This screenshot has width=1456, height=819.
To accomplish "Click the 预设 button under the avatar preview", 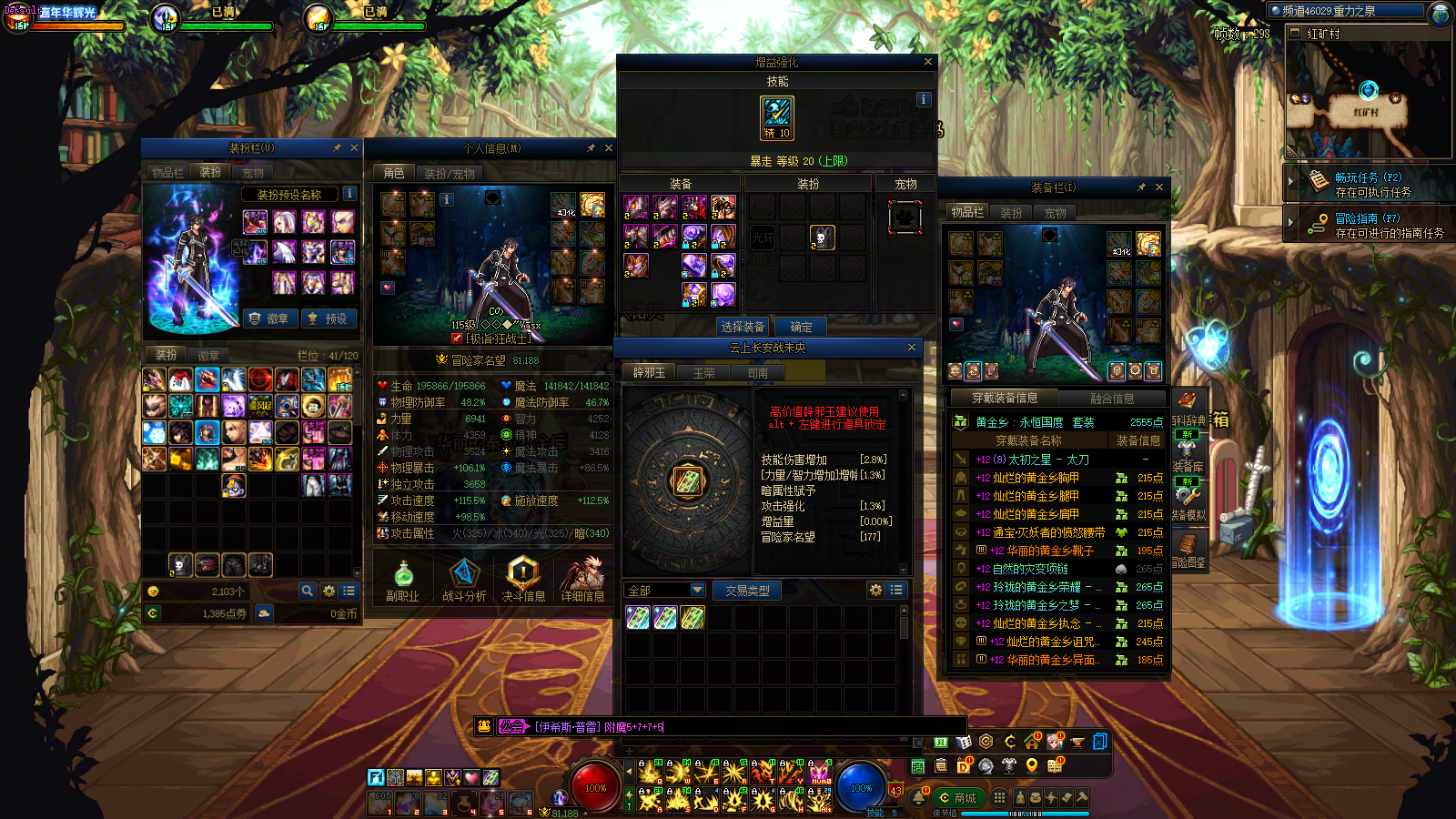I will (x=328, y=318).
